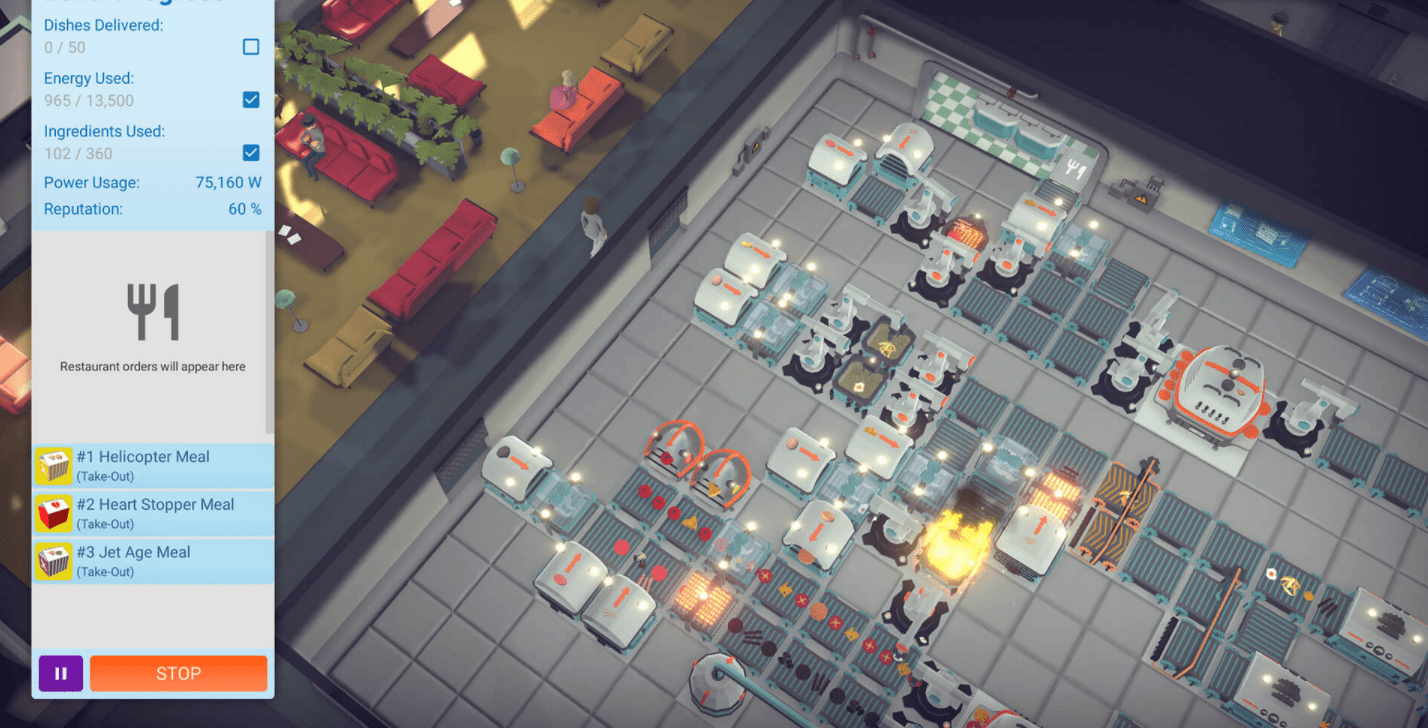Stop the kitchen simulation
The width and height of the screenshot is (1428, 728).
pyautogui.click(x=178, y=673)
